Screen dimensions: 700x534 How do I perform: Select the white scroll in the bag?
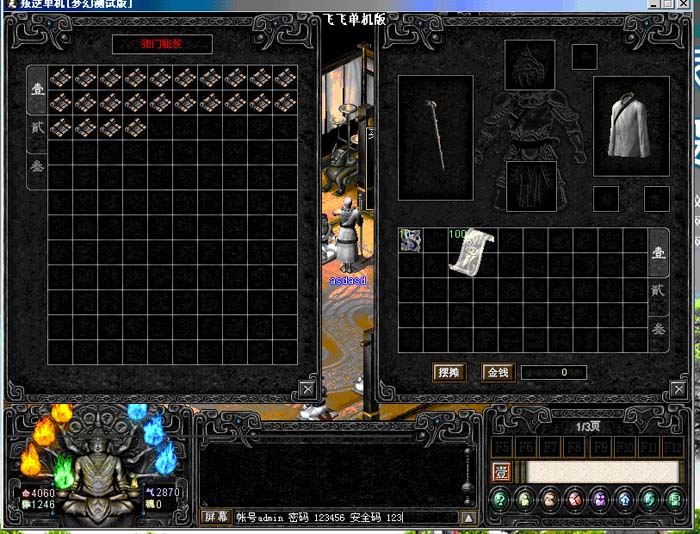click(x=470, y=253)
